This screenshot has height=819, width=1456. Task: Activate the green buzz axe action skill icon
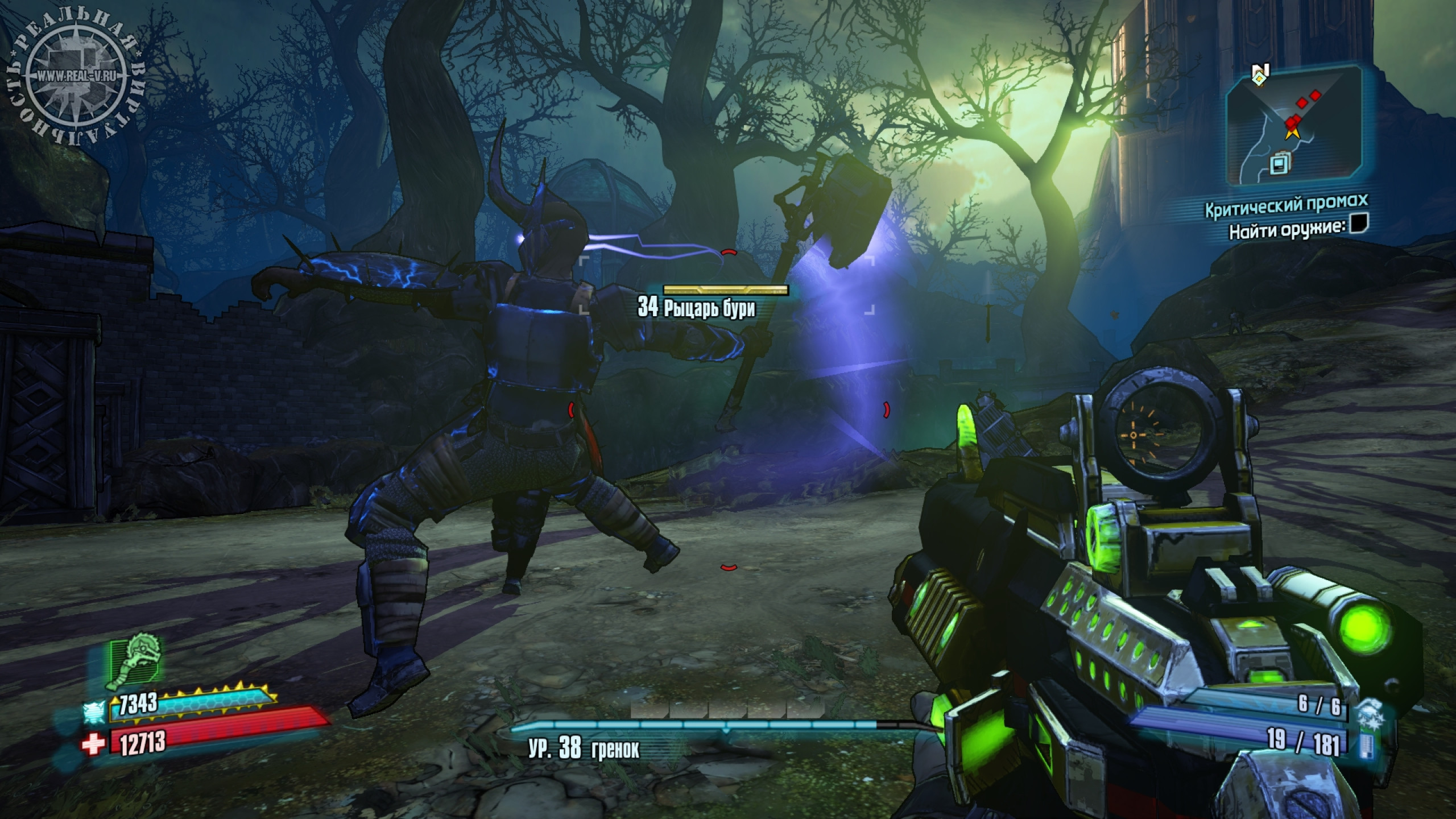point(136,671)
